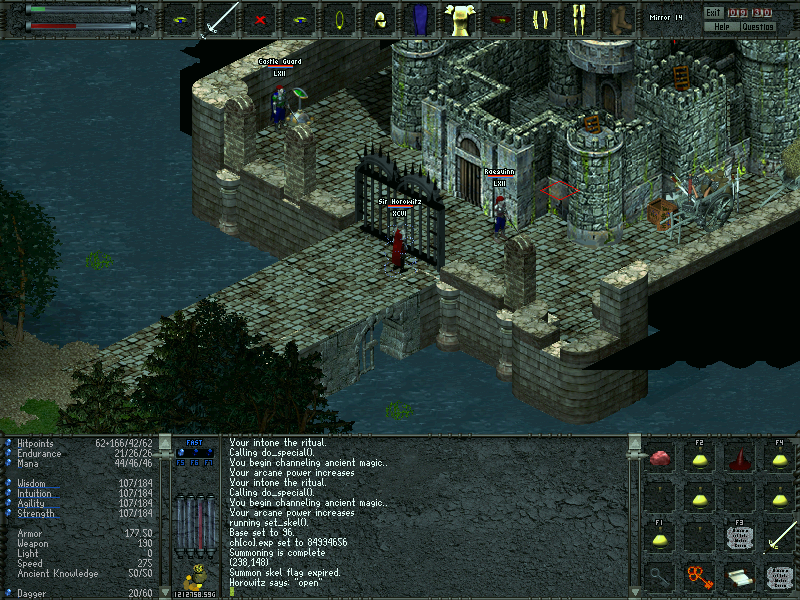
Task: Select the orange-red key in inventory
Action: coord(699,577)
